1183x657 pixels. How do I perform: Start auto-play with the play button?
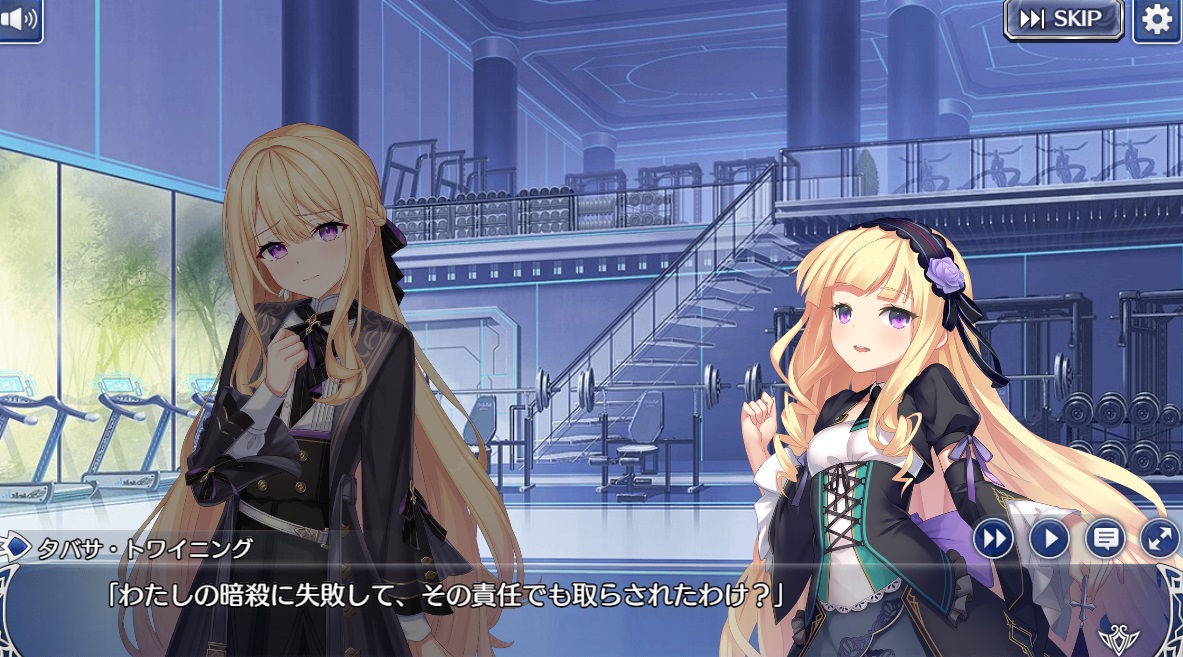coord(1049,539)
